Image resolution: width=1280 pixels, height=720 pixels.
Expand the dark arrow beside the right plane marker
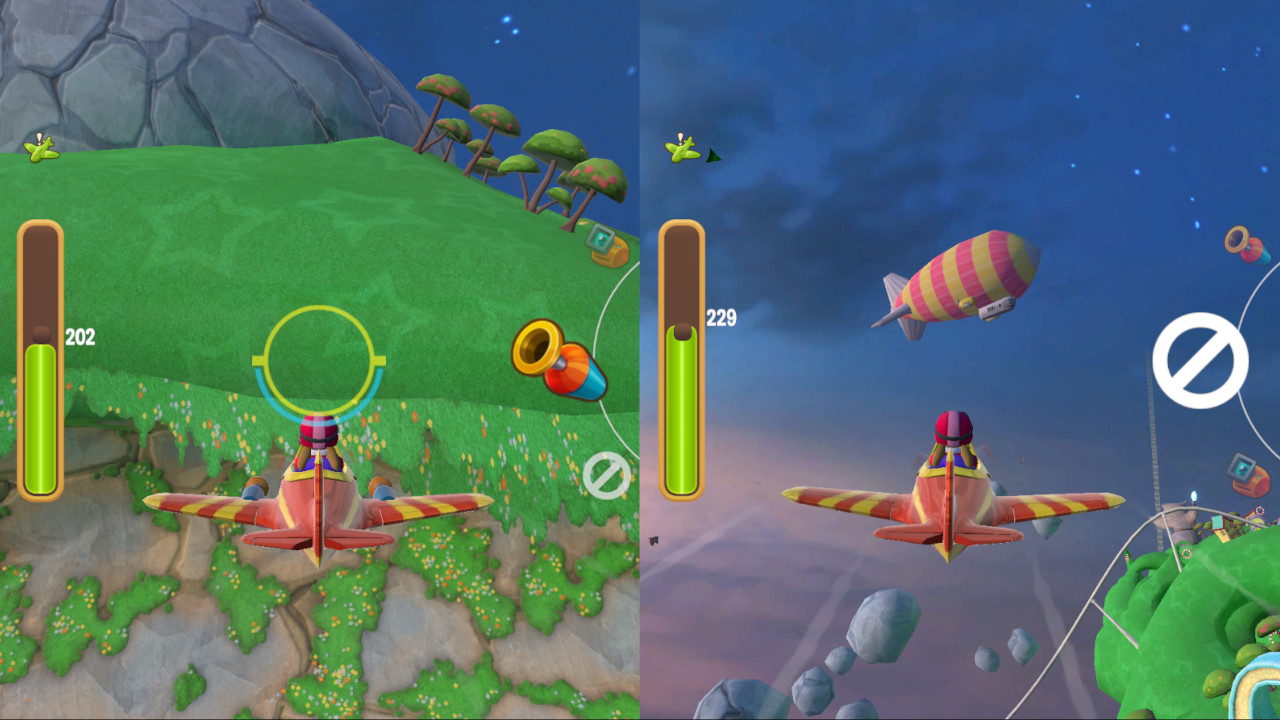point(713,156)
